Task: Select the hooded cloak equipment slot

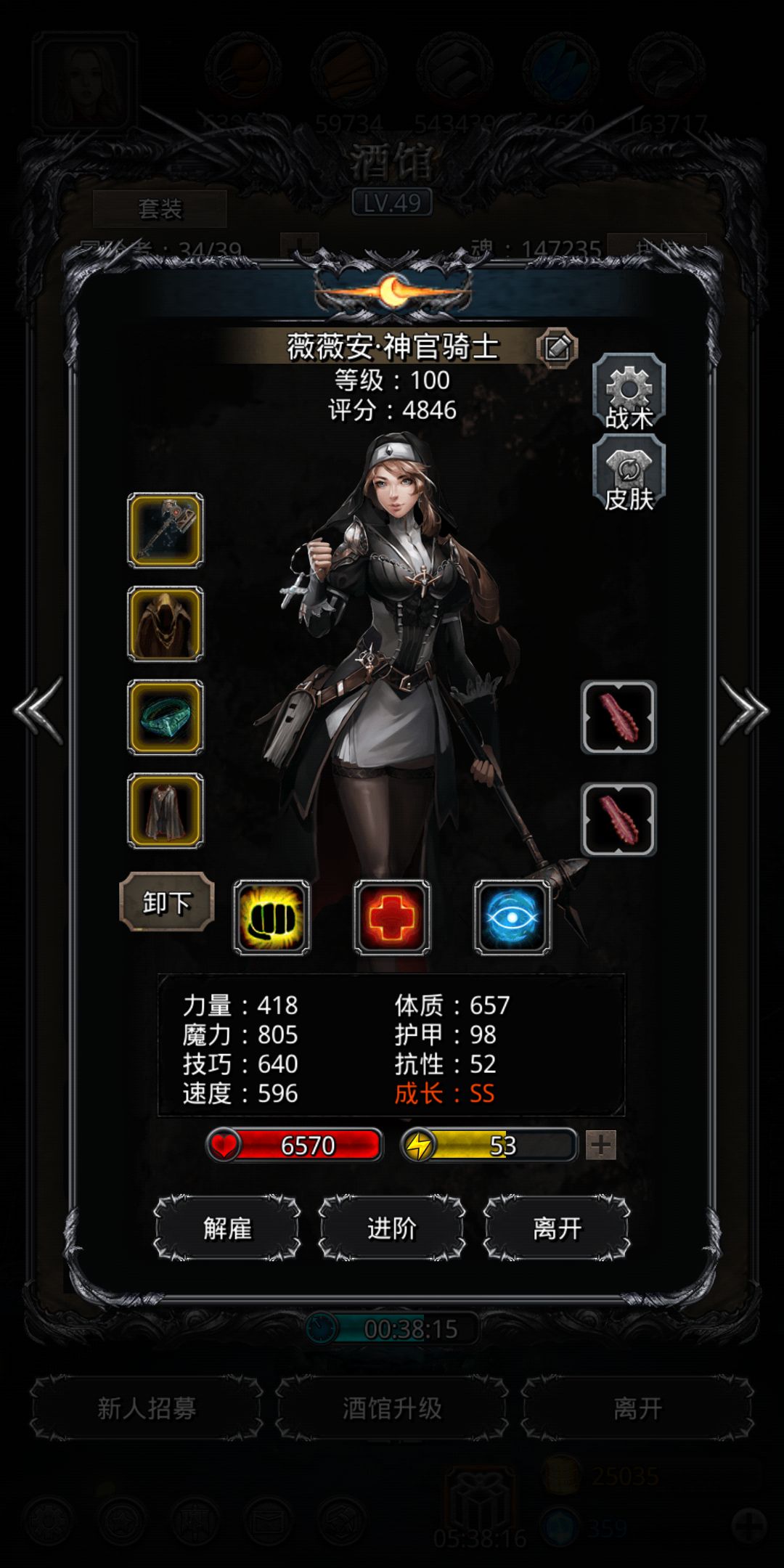Action: (166, 624)
